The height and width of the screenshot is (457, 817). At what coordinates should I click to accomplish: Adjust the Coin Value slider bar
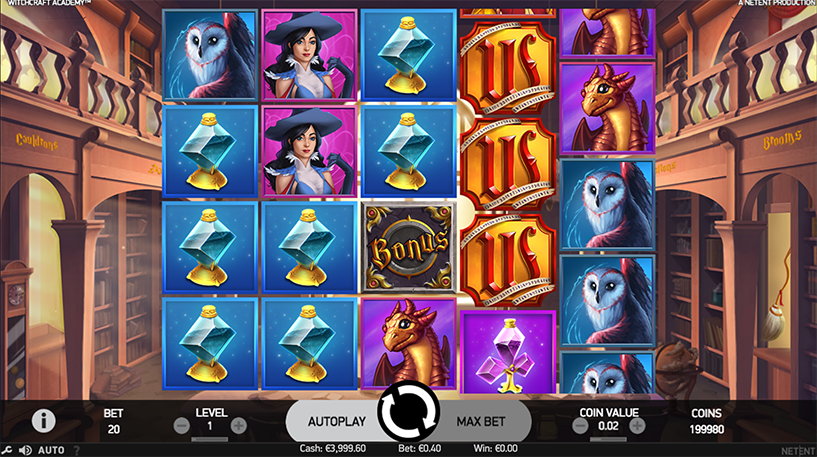[x=608, y=438]
